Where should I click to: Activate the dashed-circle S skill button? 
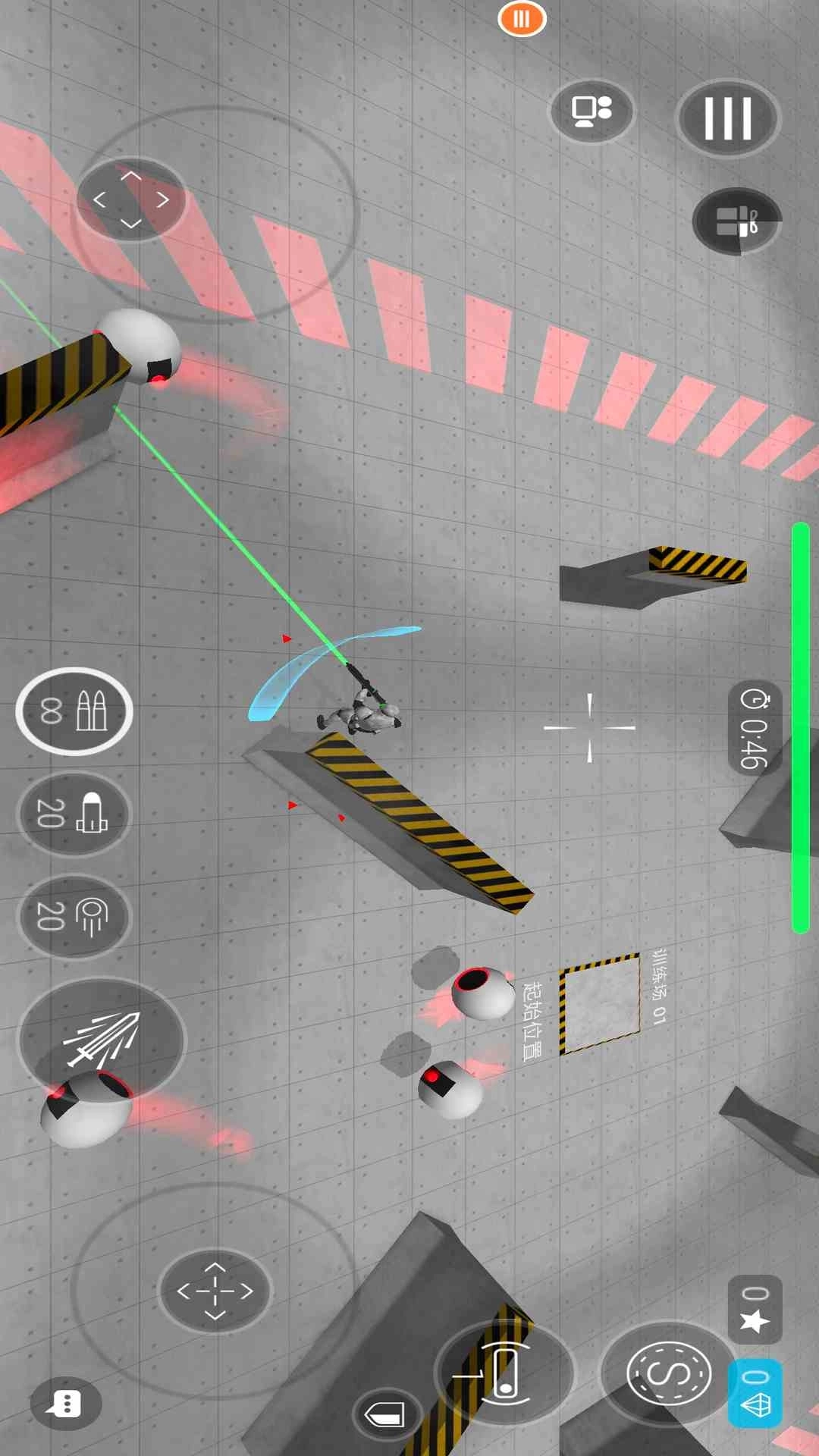click(x=669, y=1373)
